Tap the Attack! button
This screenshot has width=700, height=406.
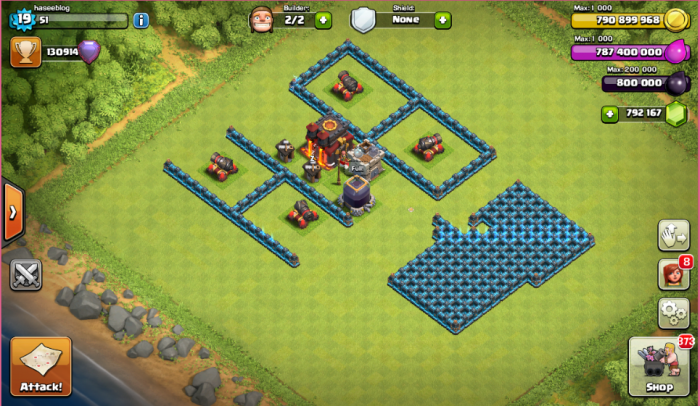click(x=41, y=366)
